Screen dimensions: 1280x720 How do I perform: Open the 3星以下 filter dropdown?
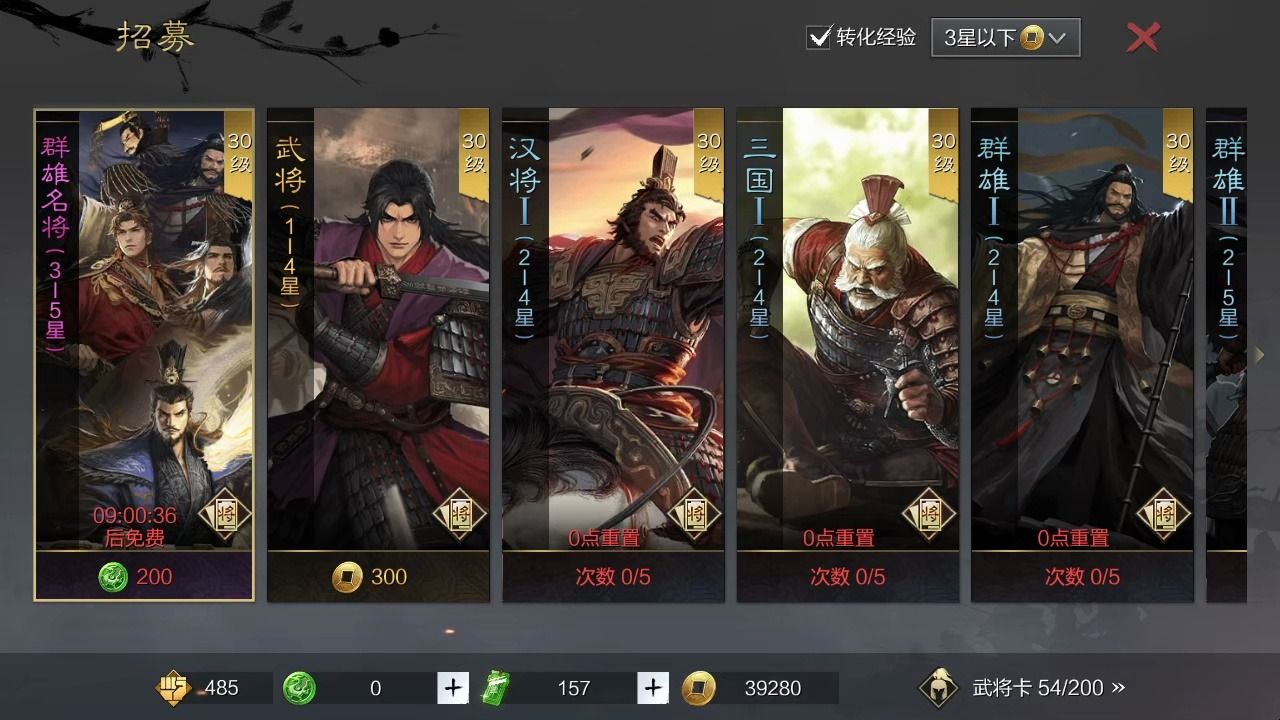point(1005,37)
